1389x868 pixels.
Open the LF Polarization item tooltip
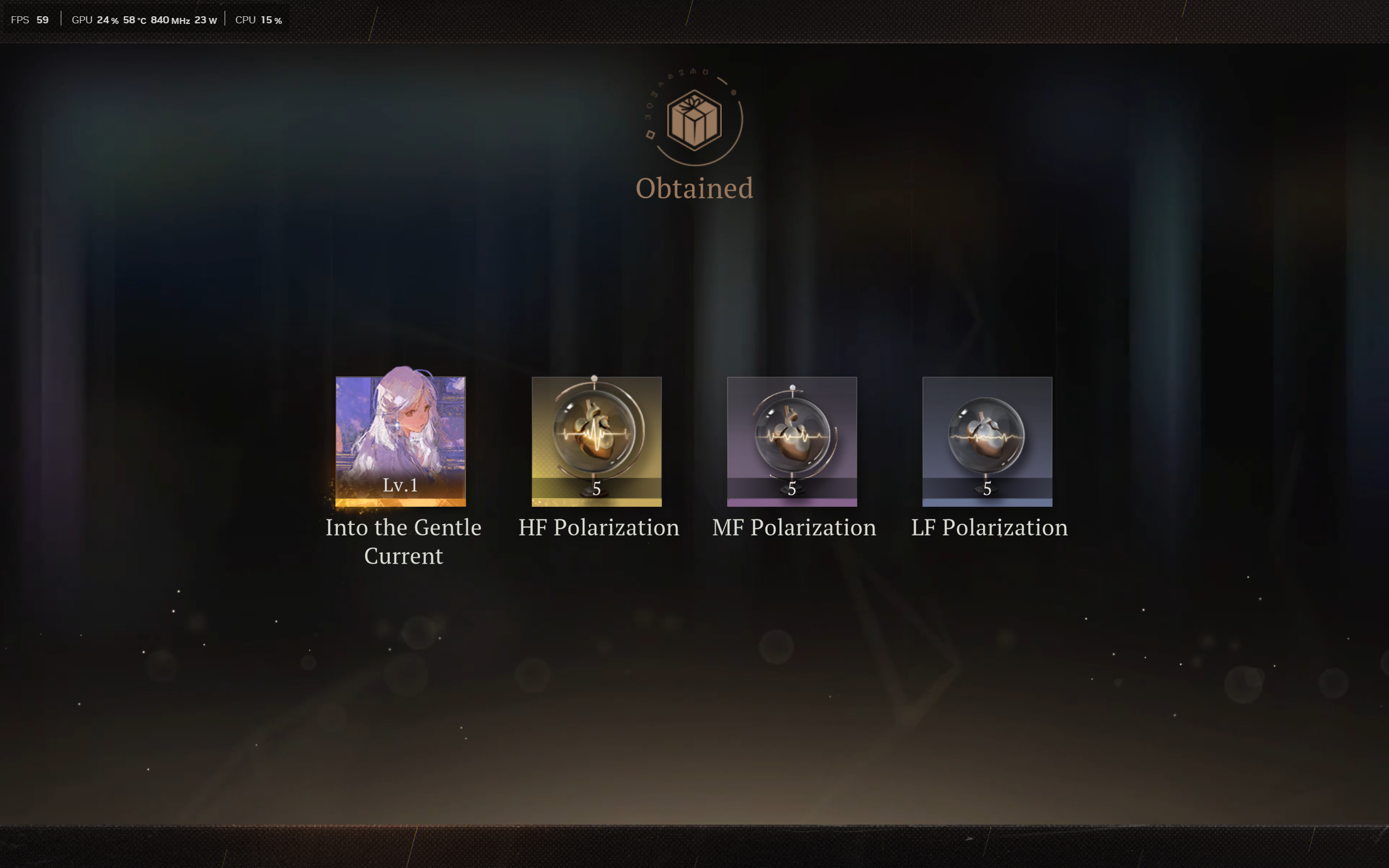pos(986,441)
